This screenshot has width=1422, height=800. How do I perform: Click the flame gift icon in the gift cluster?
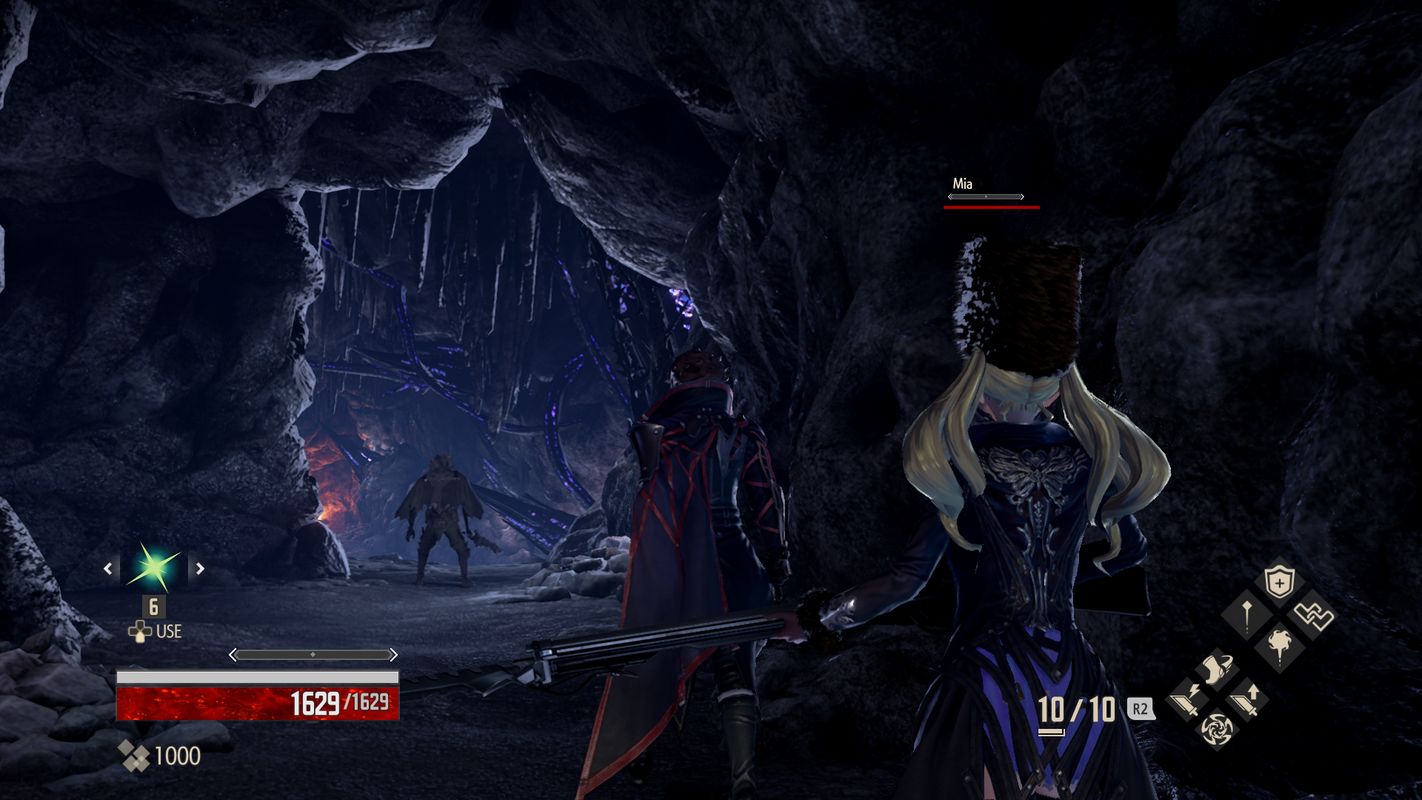click(x=1279, y=642)
